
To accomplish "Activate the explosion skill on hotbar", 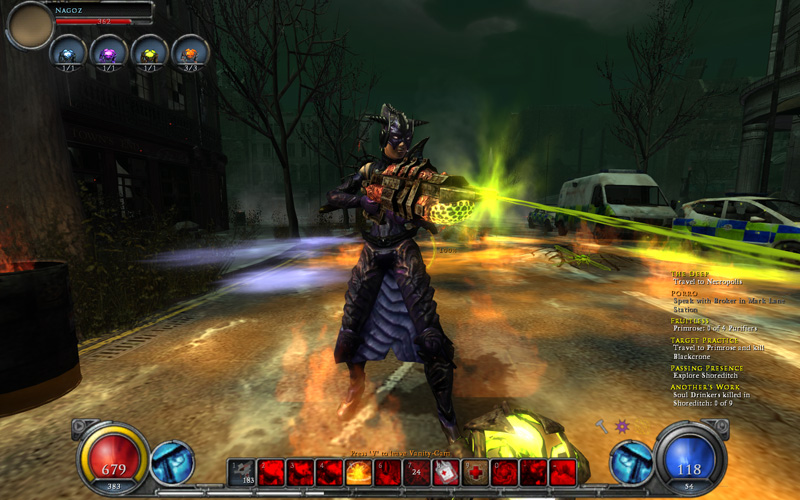I will pyautogui.click(x=359, y=473).
